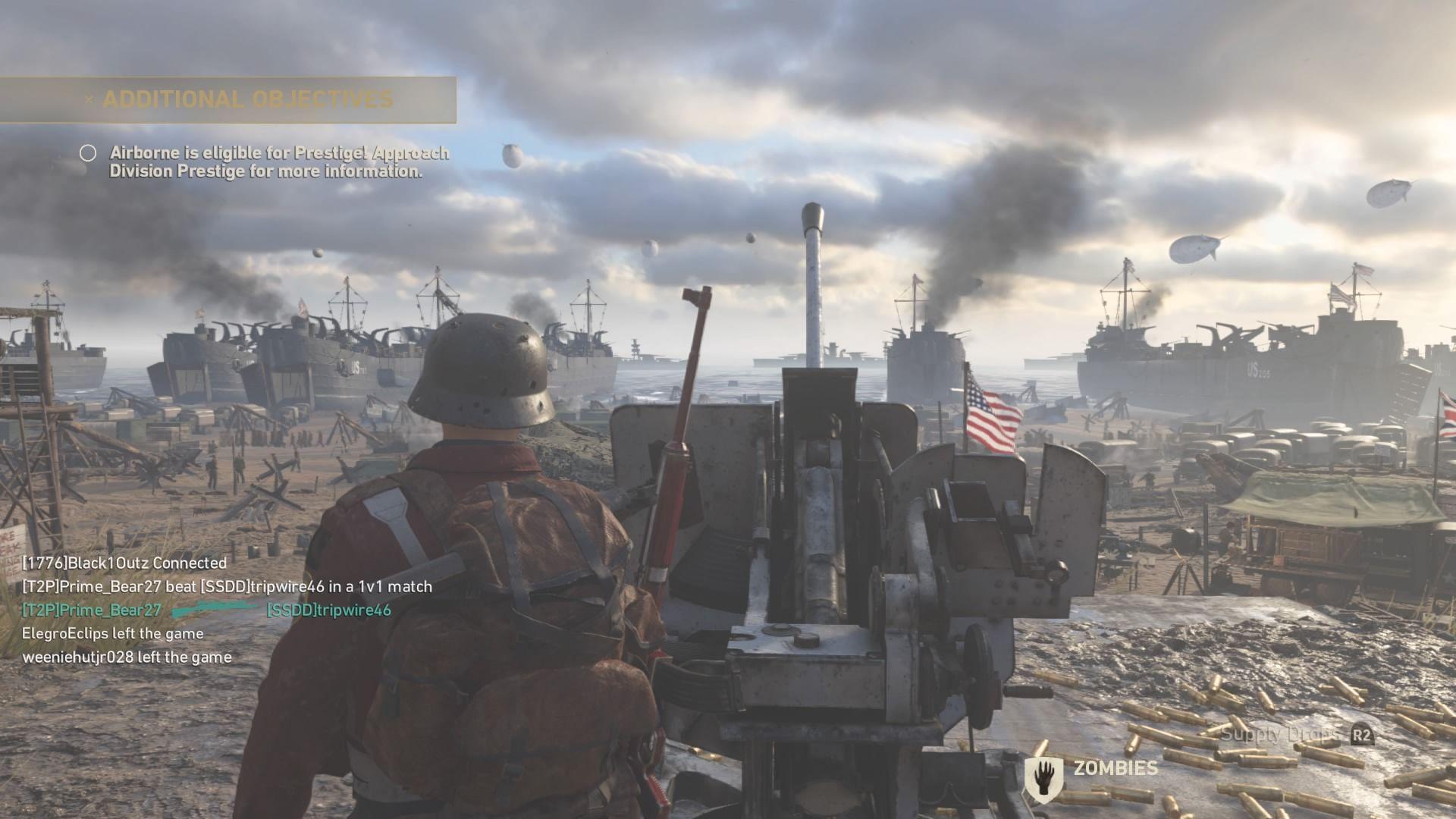This screenshot has height=819, width=1456.
Task: Click the Black1Outz Connected feed entry
Action: 124,563
